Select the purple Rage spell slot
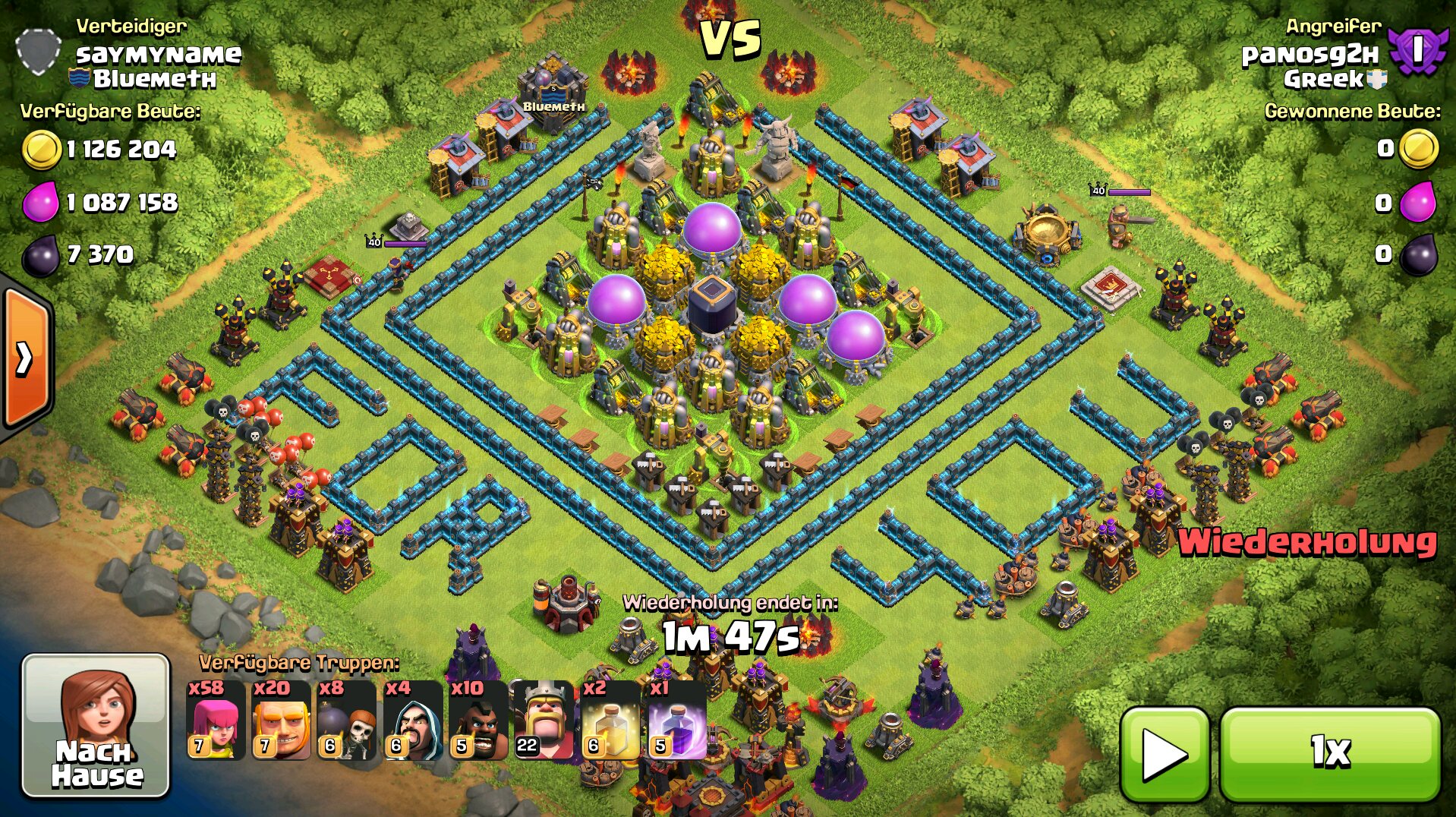This screenshot has width=1456, height=817. pos(676,721)
